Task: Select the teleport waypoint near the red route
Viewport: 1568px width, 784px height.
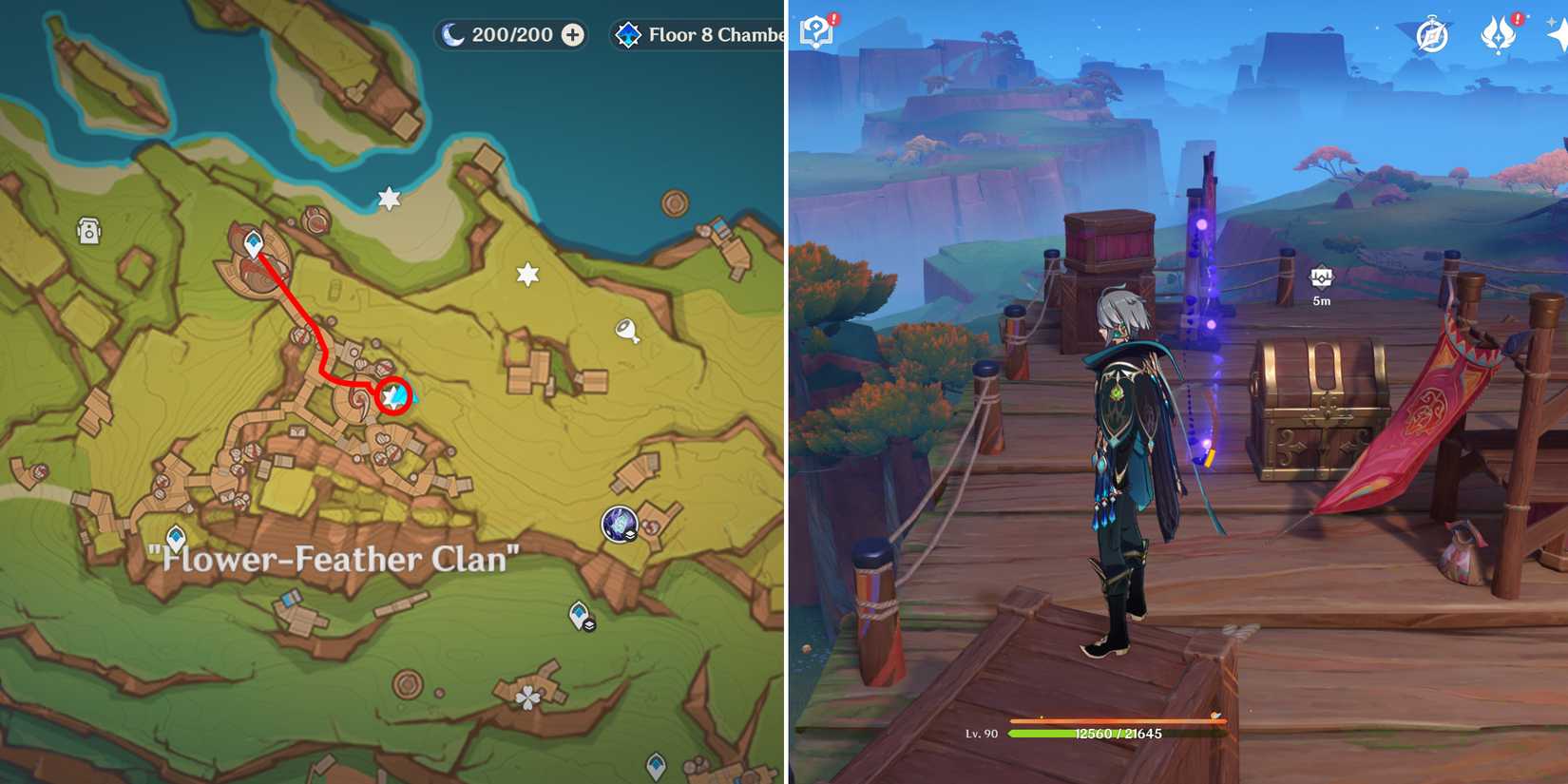Action: [252, 242]
